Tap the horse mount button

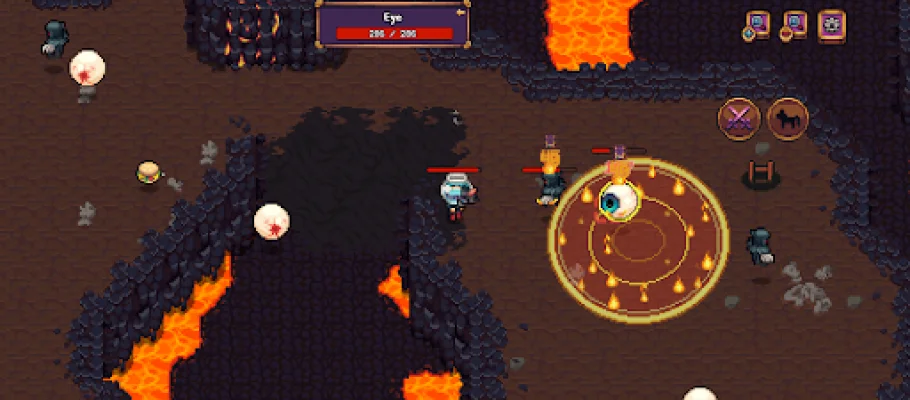pyautogui.click(x=788, y=120)
